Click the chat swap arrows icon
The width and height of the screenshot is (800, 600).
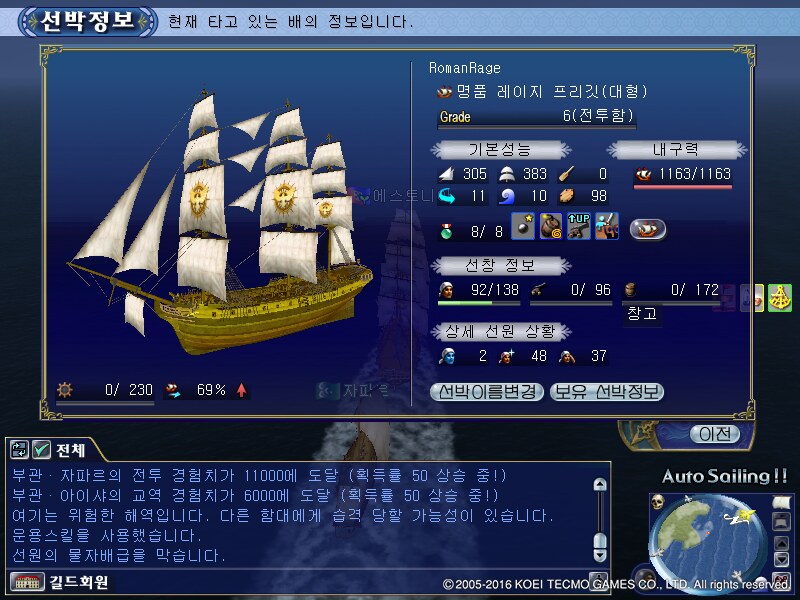(x=20, y=450)
